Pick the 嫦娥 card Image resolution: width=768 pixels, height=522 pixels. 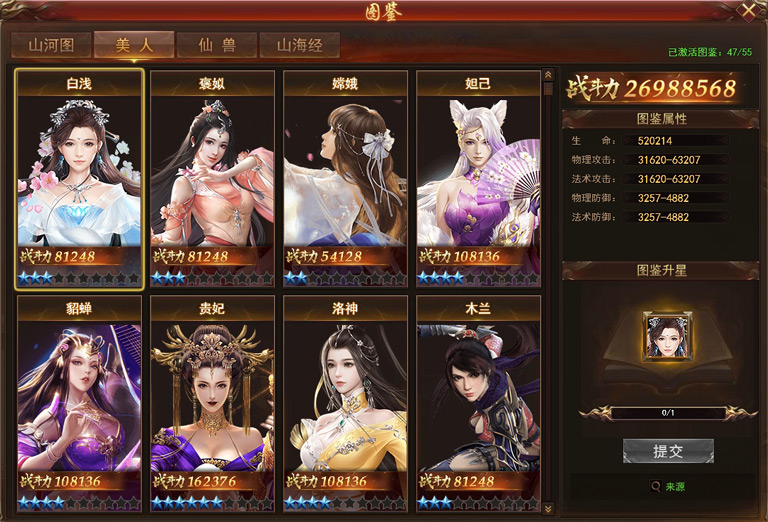coord(345,178)
